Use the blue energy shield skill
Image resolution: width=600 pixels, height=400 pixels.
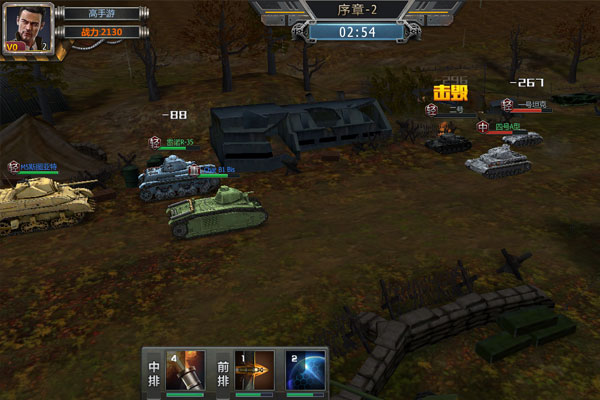pos(306,370)
